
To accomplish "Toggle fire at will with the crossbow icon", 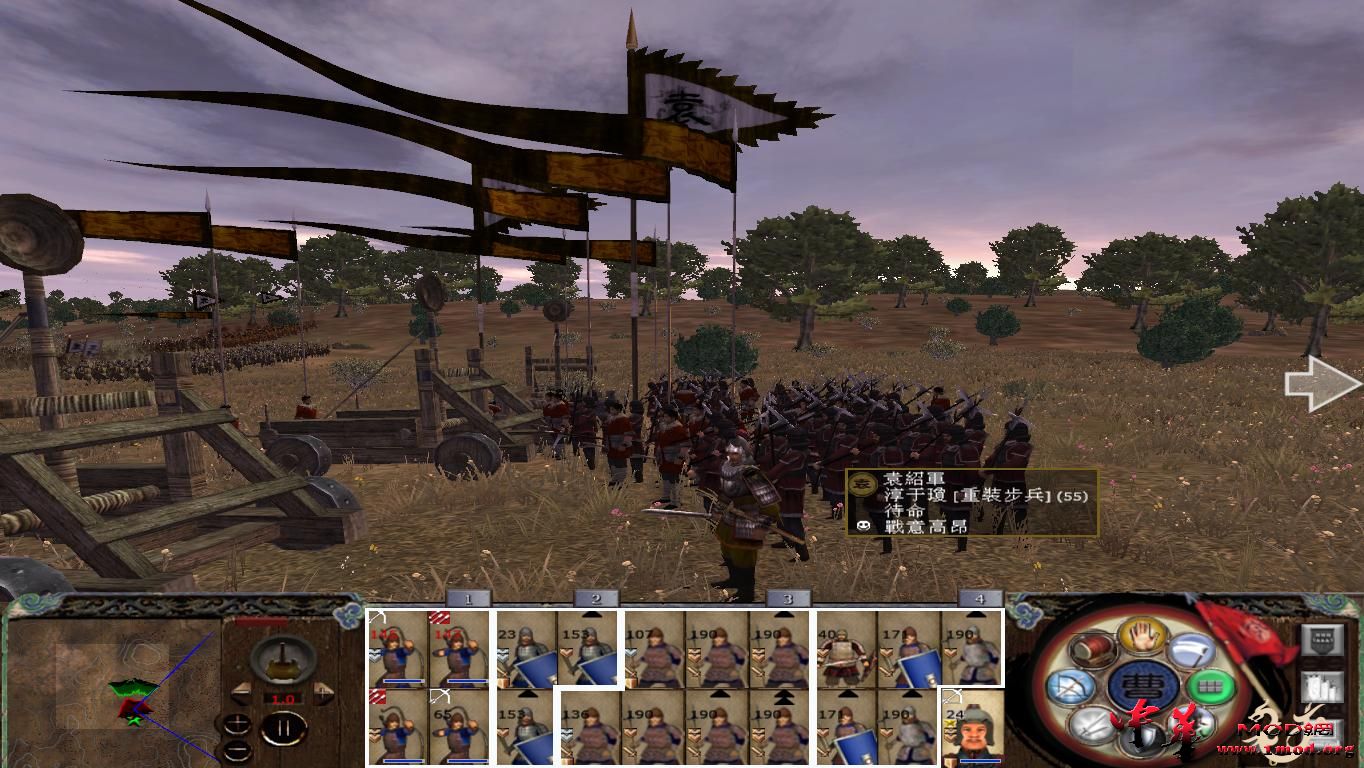I will pos(1070,686).
